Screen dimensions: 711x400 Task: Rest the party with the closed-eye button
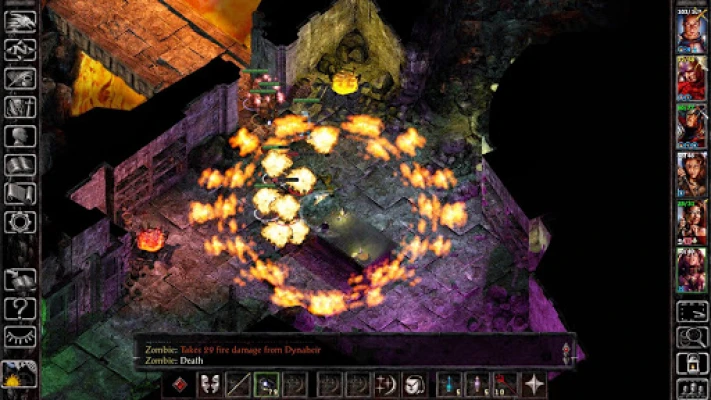coord(20,337)
